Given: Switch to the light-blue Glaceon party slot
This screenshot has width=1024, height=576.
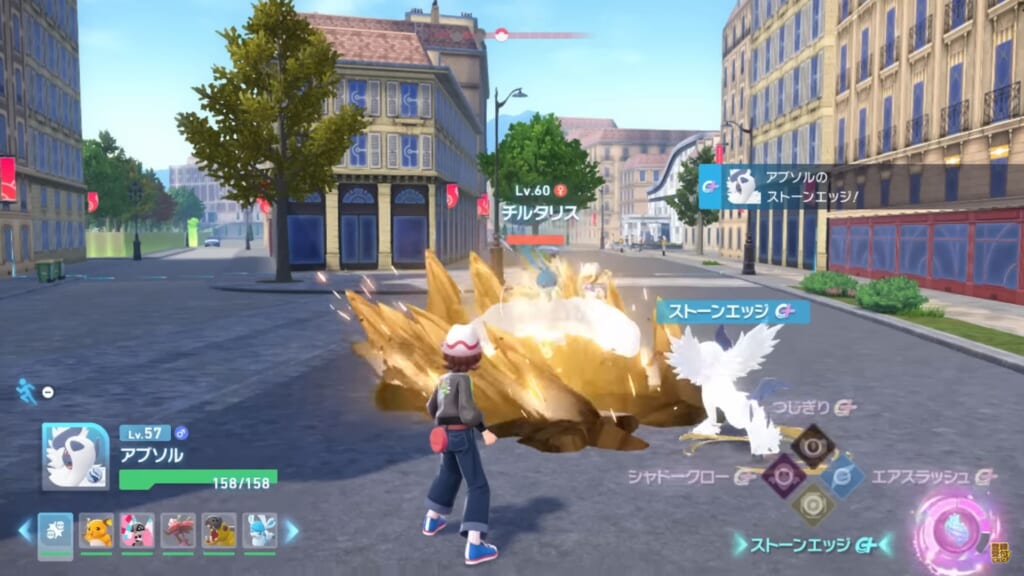Looking at the screenshot, I should point(259,530).
